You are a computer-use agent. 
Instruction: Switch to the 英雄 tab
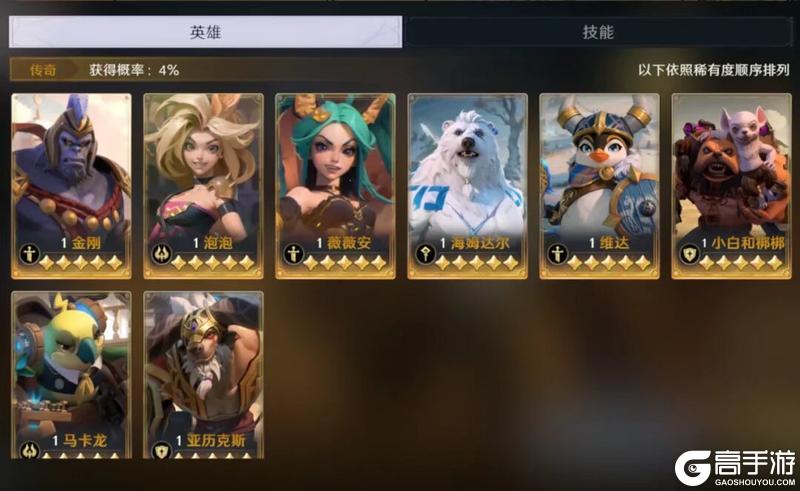[205, 32]
